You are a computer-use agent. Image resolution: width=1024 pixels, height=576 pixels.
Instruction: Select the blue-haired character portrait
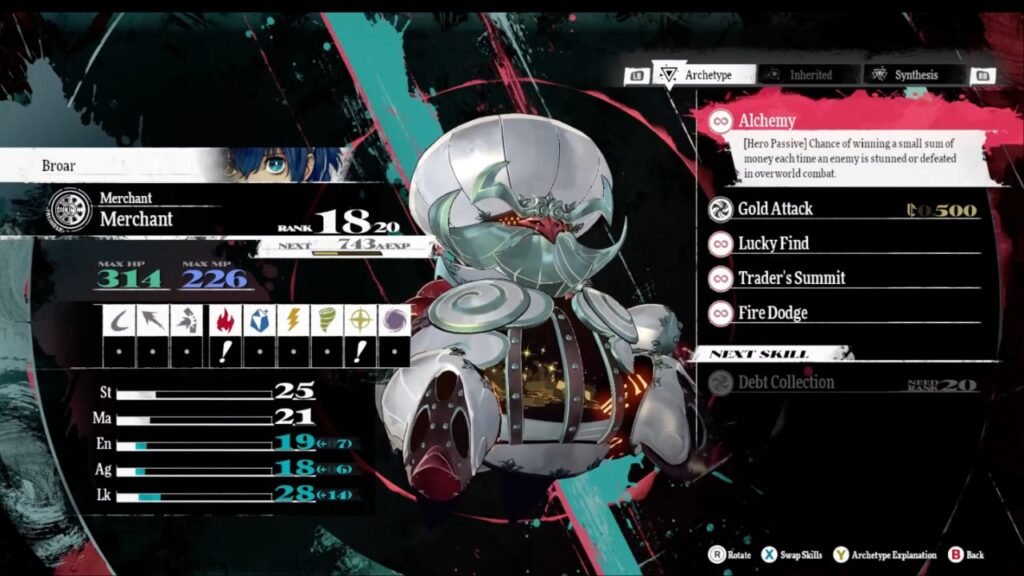[286, 165]
